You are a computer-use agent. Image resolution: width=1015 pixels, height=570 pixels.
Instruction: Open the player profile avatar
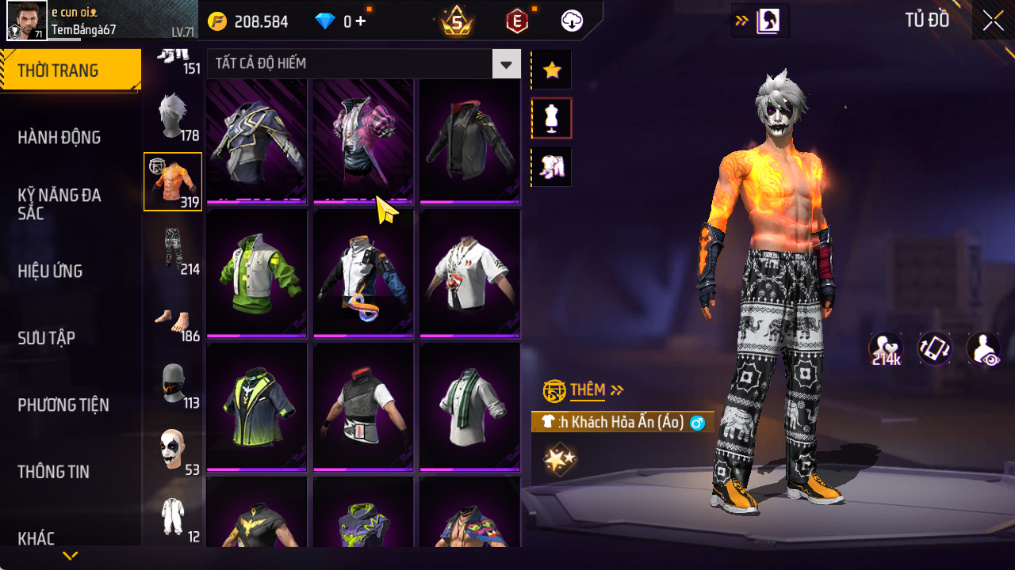(26, 20)
